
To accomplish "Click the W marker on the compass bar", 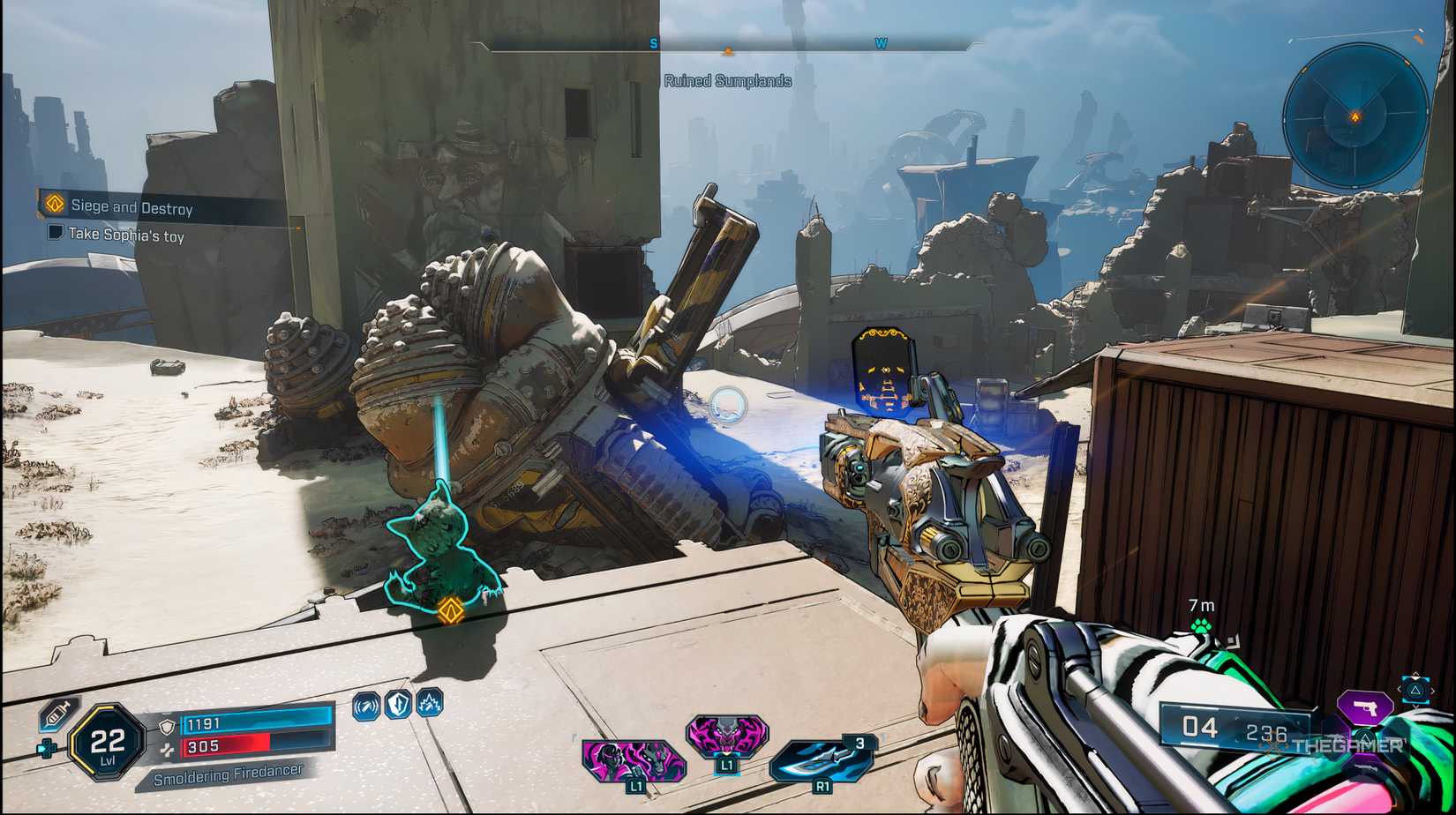I will click(883, 42).
